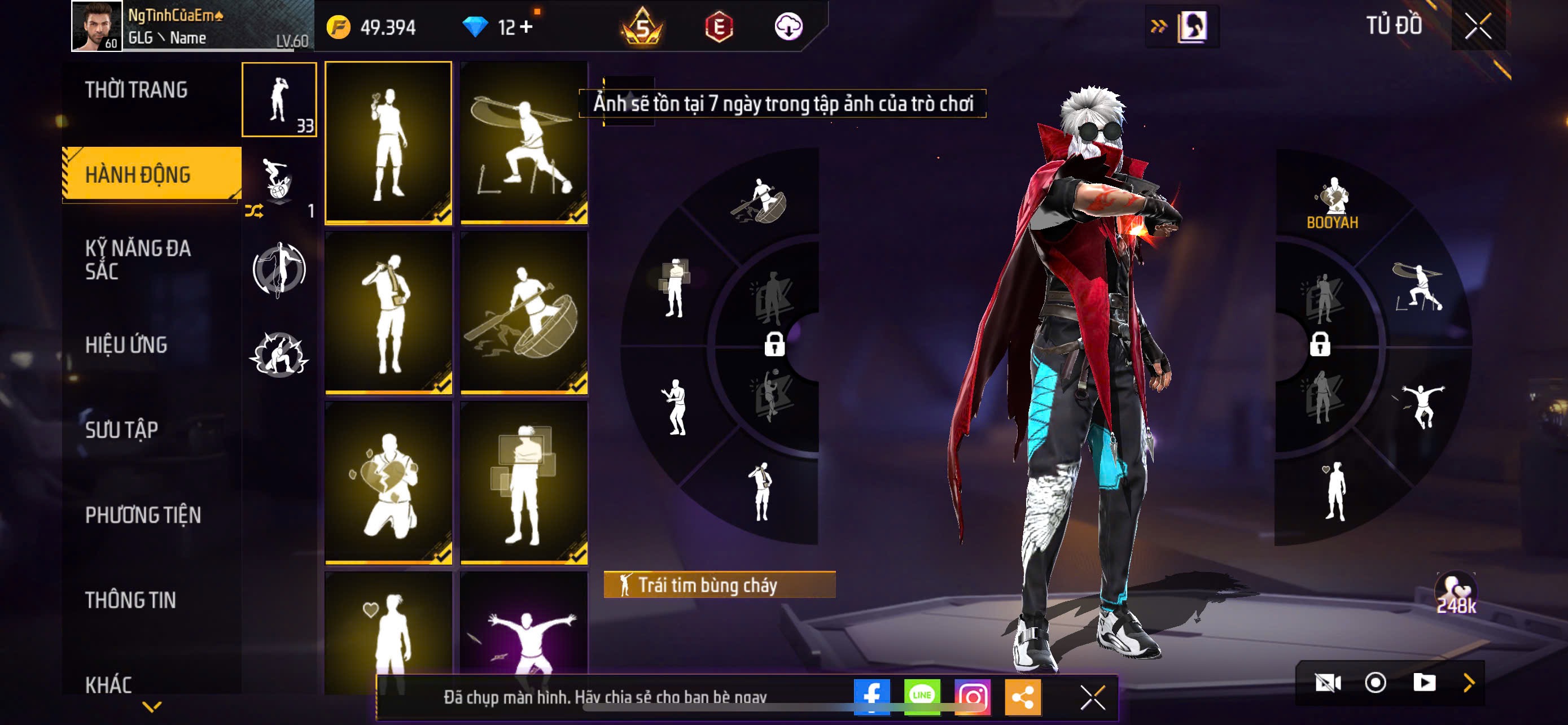Viewport: 1568px width, 725px height.
Task: Share screenshot on Instagram
Action: [x=972, y=696]
